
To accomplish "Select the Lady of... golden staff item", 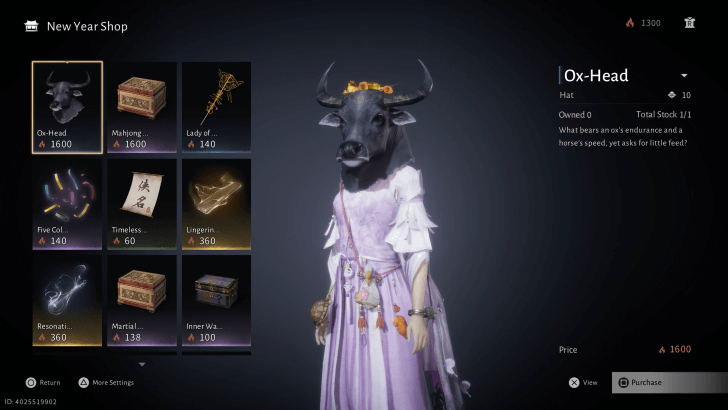I will (x=216, y=107).
